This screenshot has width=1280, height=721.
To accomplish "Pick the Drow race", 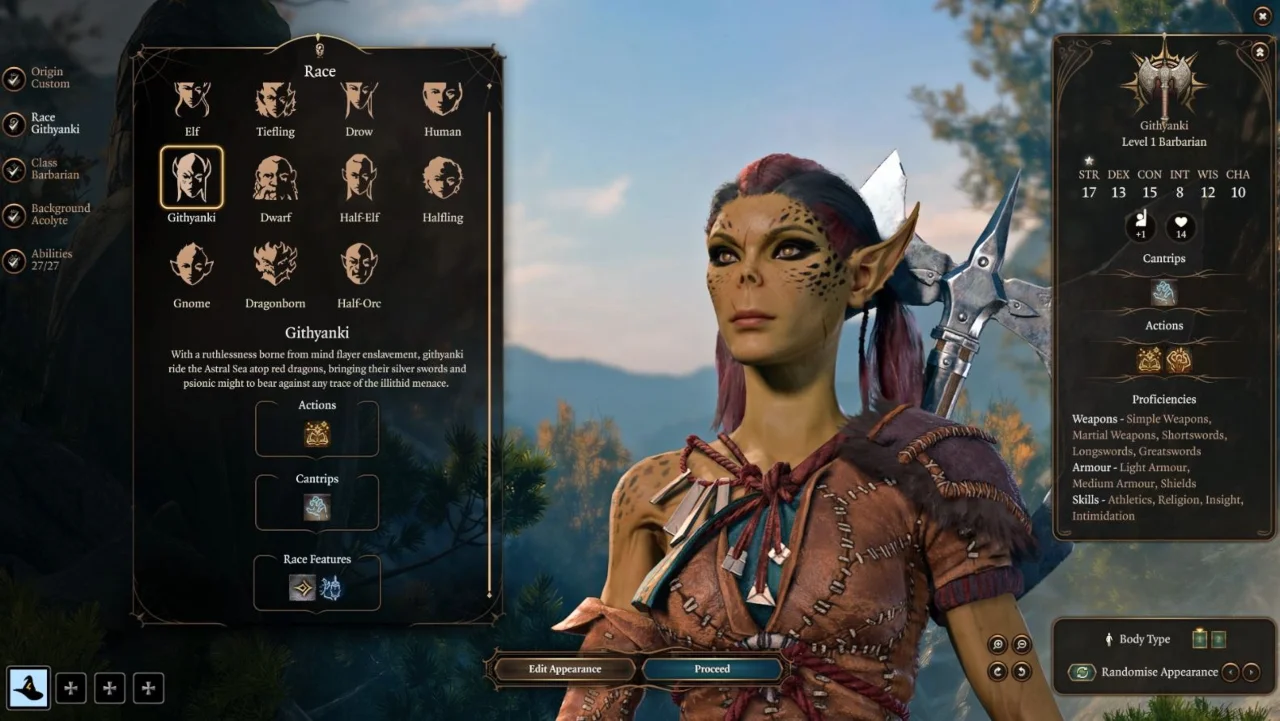I will click(x=359, y=100).
